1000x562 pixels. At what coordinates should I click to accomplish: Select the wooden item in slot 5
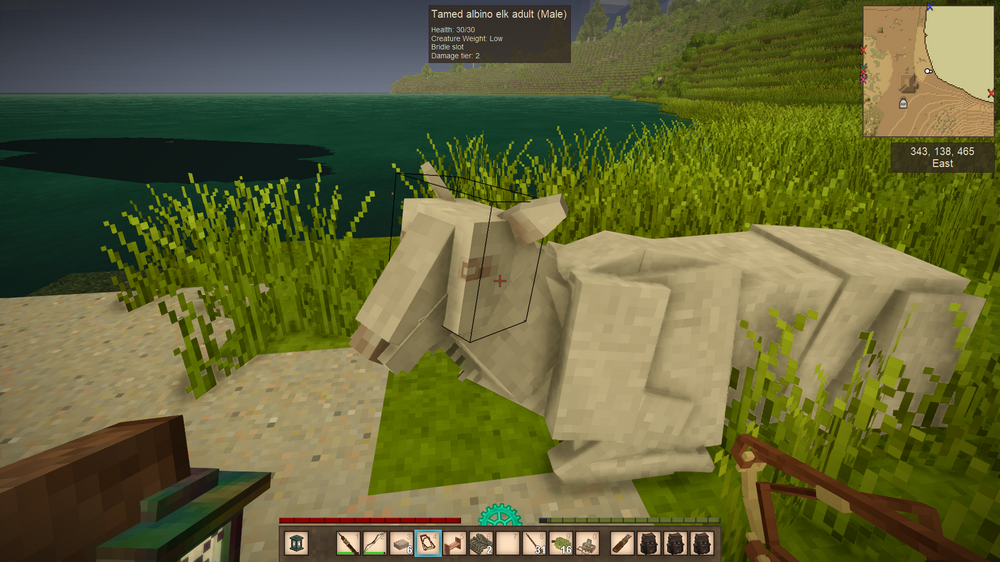pyautogui.click(x=454, y=543)
